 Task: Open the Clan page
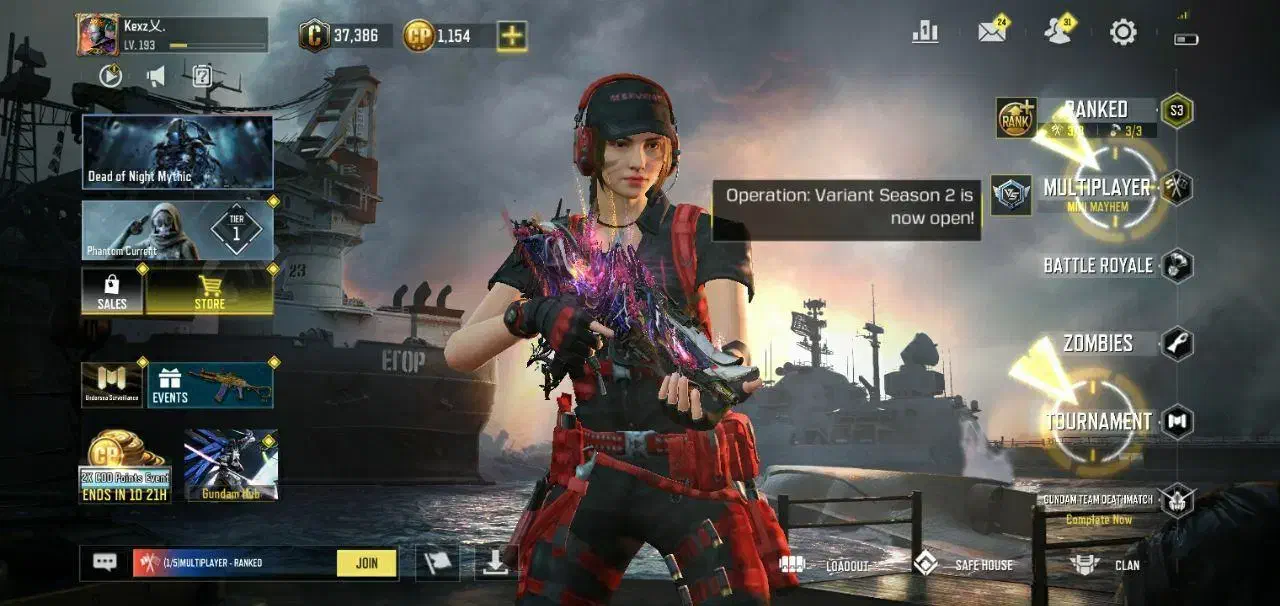tap(1105, 565)
